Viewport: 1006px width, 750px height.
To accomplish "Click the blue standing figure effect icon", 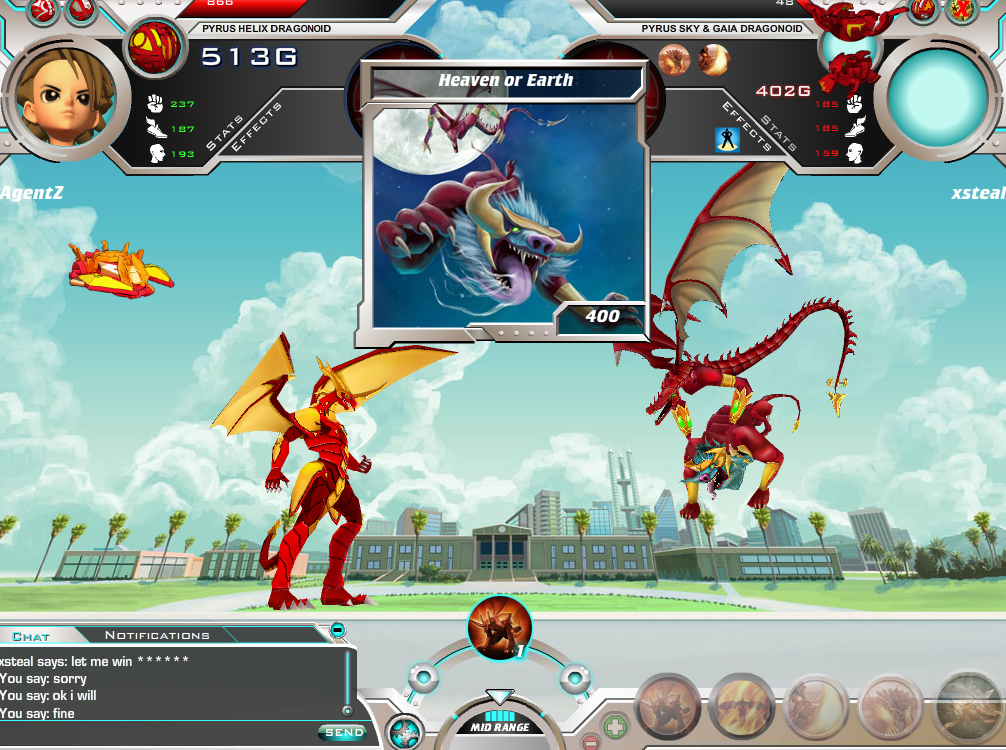I will 727,139.
